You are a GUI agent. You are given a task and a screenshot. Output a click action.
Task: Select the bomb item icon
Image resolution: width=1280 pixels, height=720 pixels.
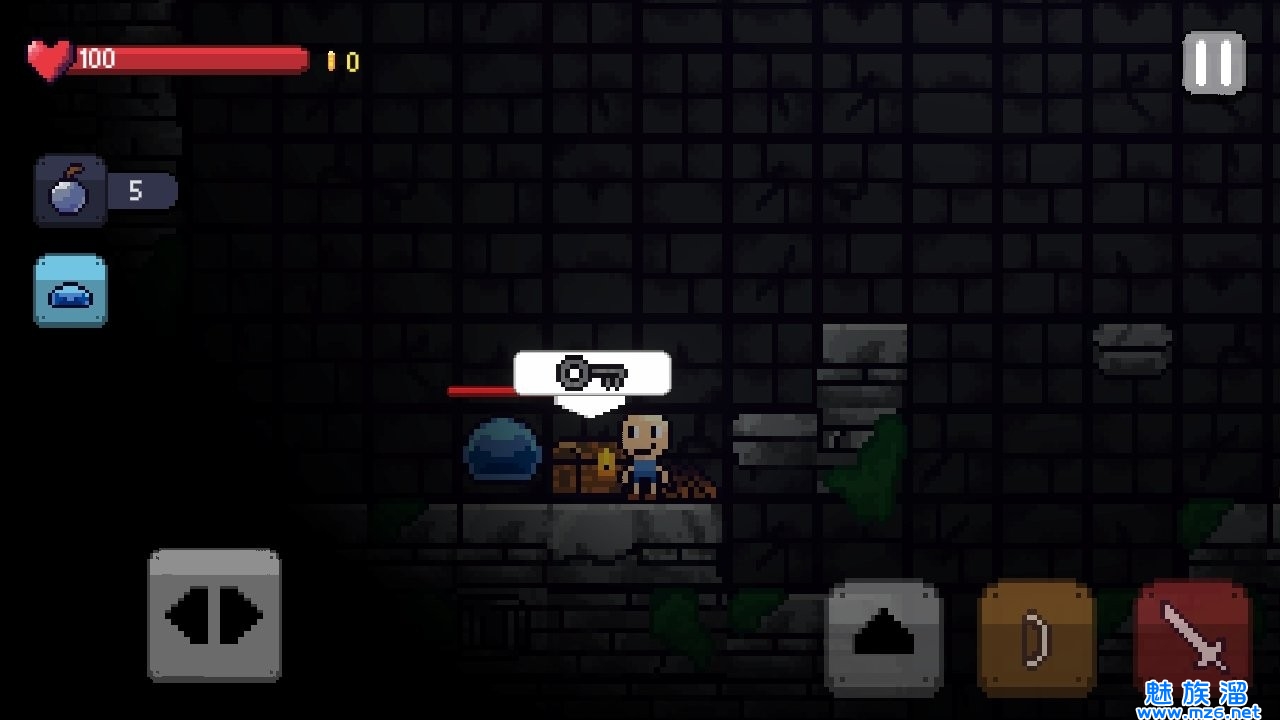(x=70, y=190)
